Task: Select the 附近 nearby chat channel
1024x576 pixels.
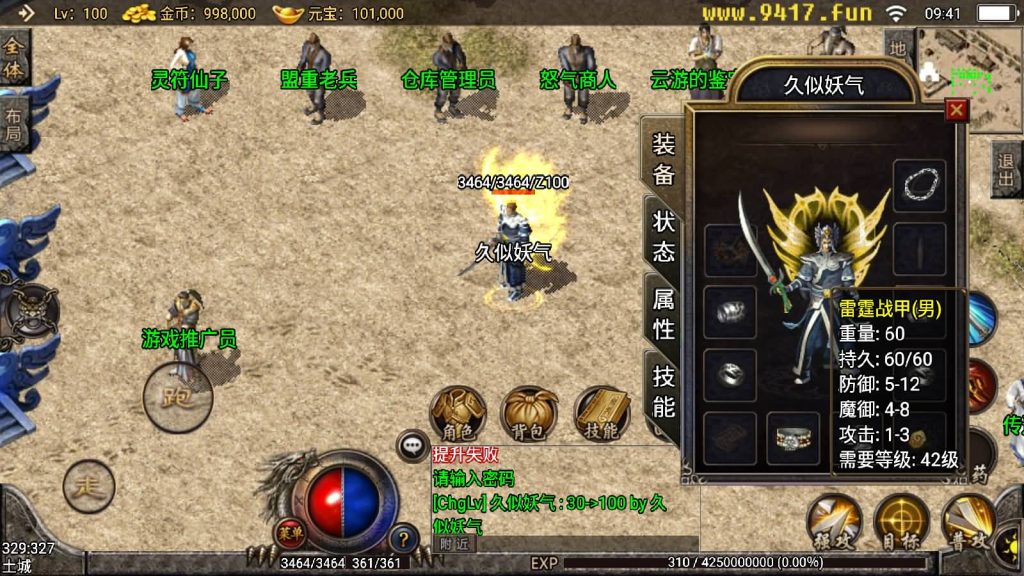Action: pos(455,544)
